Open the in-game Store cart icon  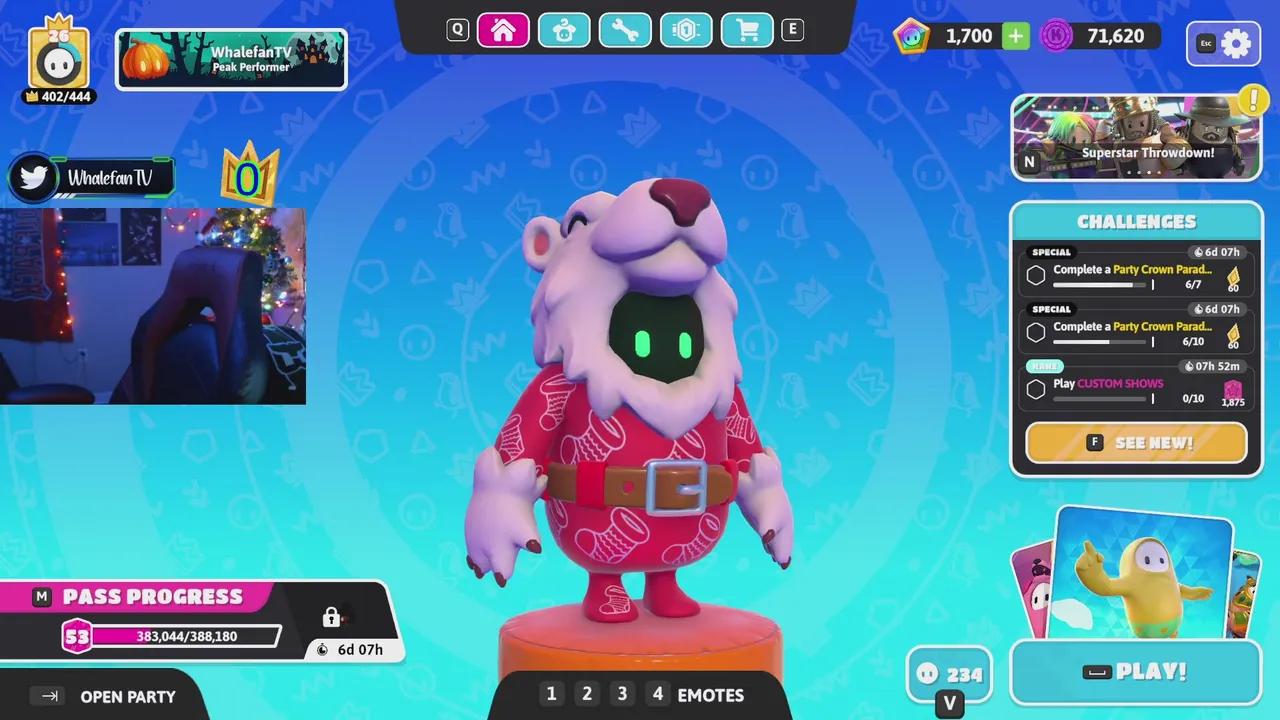coord(747,30)
